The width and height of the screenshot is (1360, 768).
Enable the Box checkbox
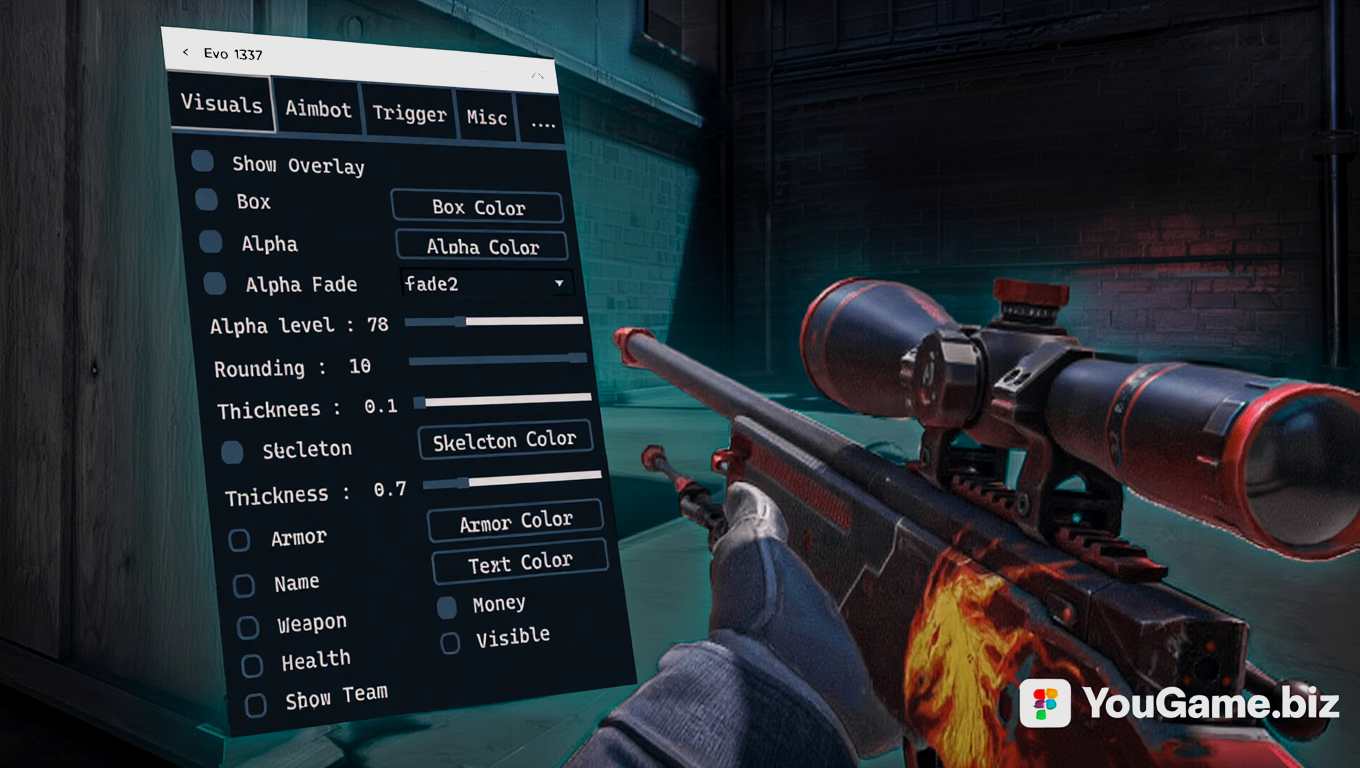tap(207, 199)
